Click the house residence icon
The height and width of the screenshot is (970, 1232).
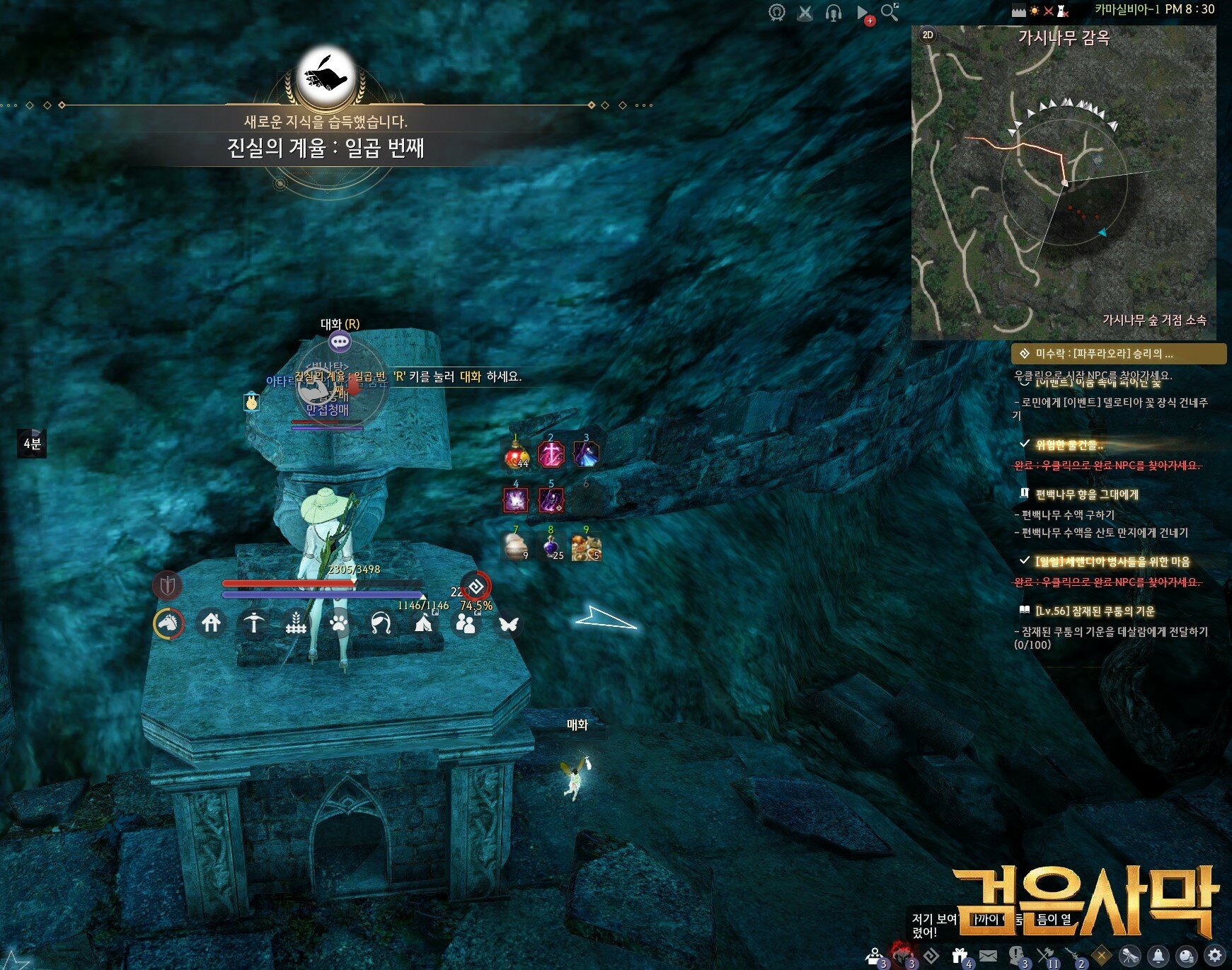tap(211, 623)
